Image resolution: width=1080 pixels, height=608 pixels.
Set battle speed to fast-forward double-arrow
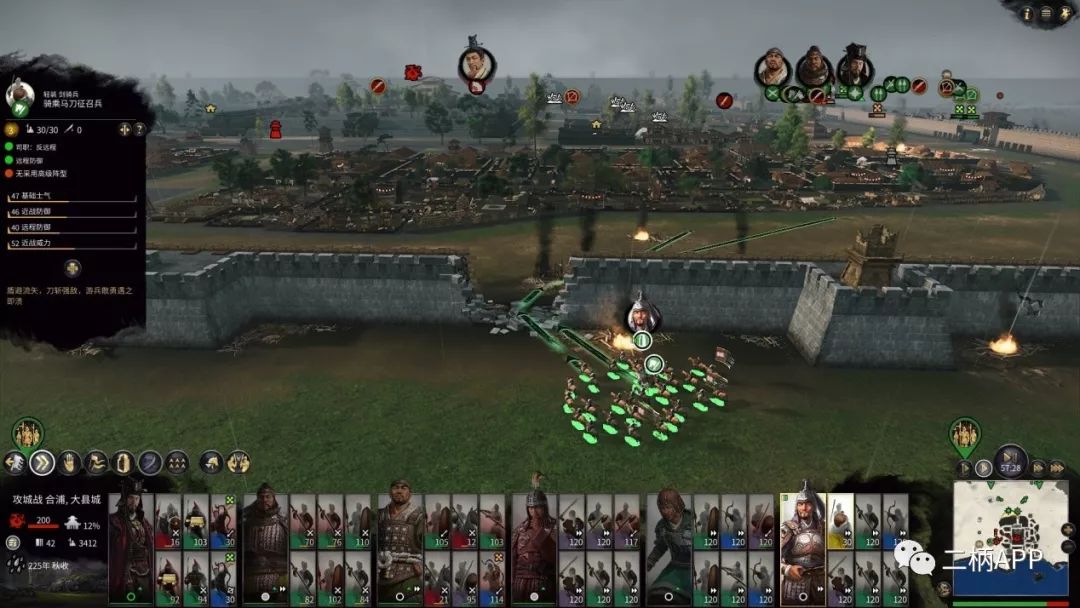pos(1038,467)
